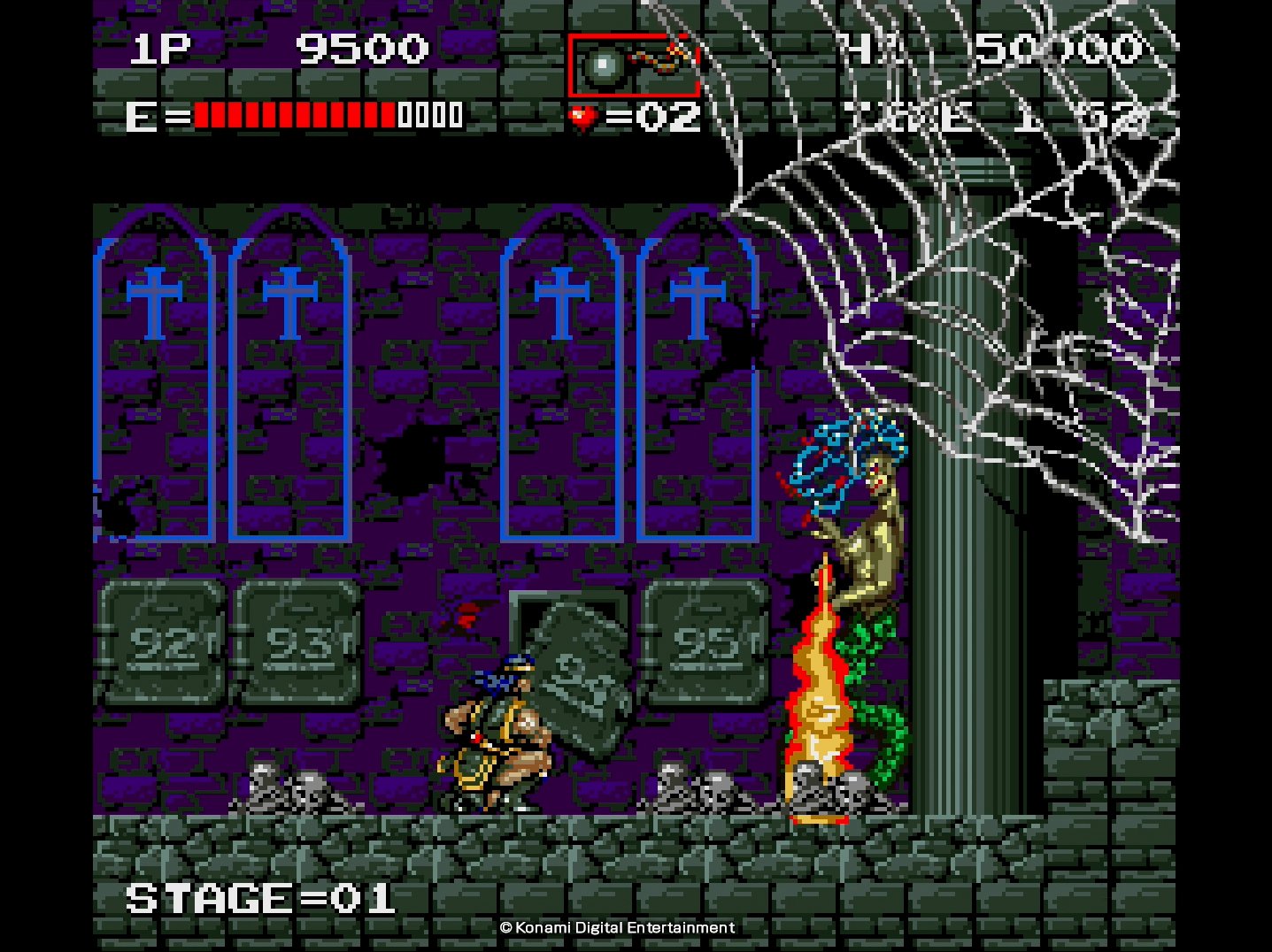This screenshot has width=1272, height=952.
Task: Click the tilted tombstone 94 behind the player
Action: point(580,672)
